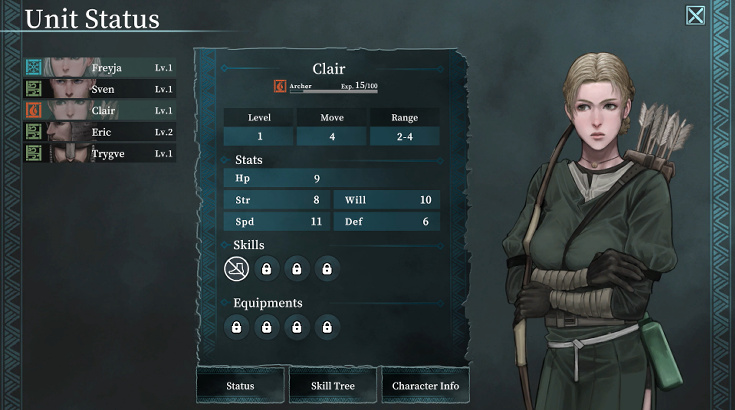Switch to the Status tab

point(240,385)
